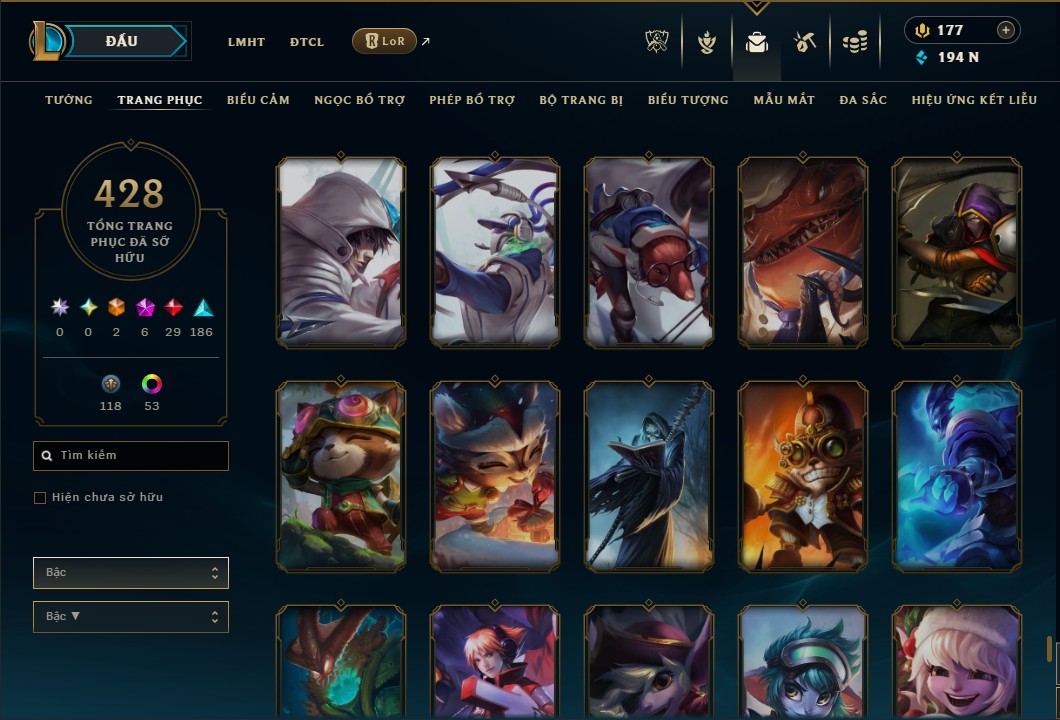
Task: Launch LoR from the top bar
Action: pos(384,41)
